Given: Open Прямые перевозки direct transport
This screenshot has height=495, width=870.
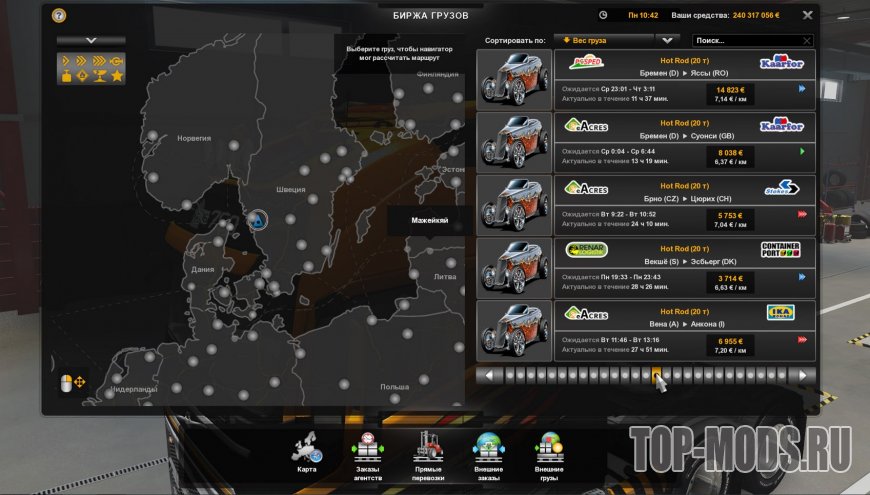Looking at the screenshot, I should [x=428, y=452].
